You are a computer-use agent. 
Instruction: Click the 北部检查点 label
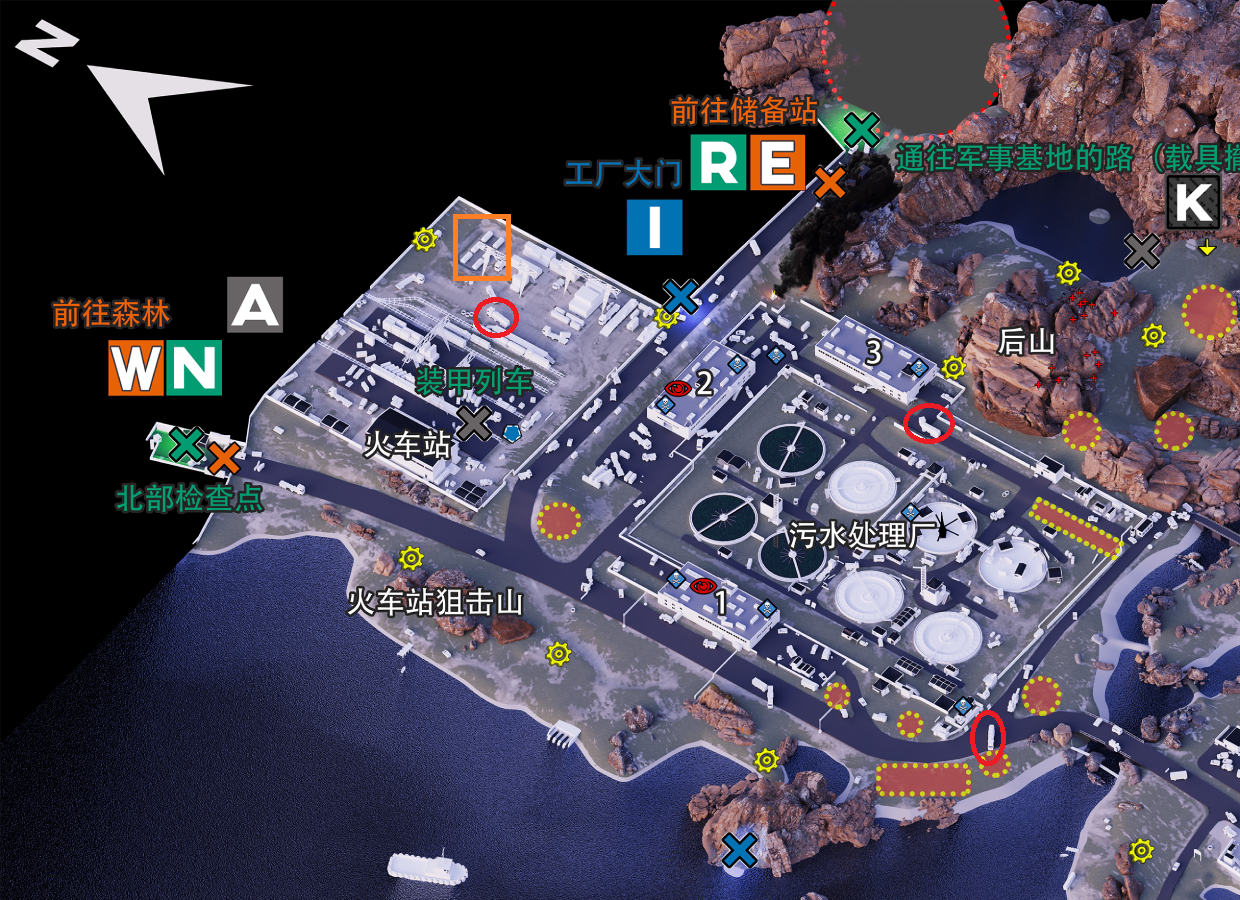click(x=190, y=498)
